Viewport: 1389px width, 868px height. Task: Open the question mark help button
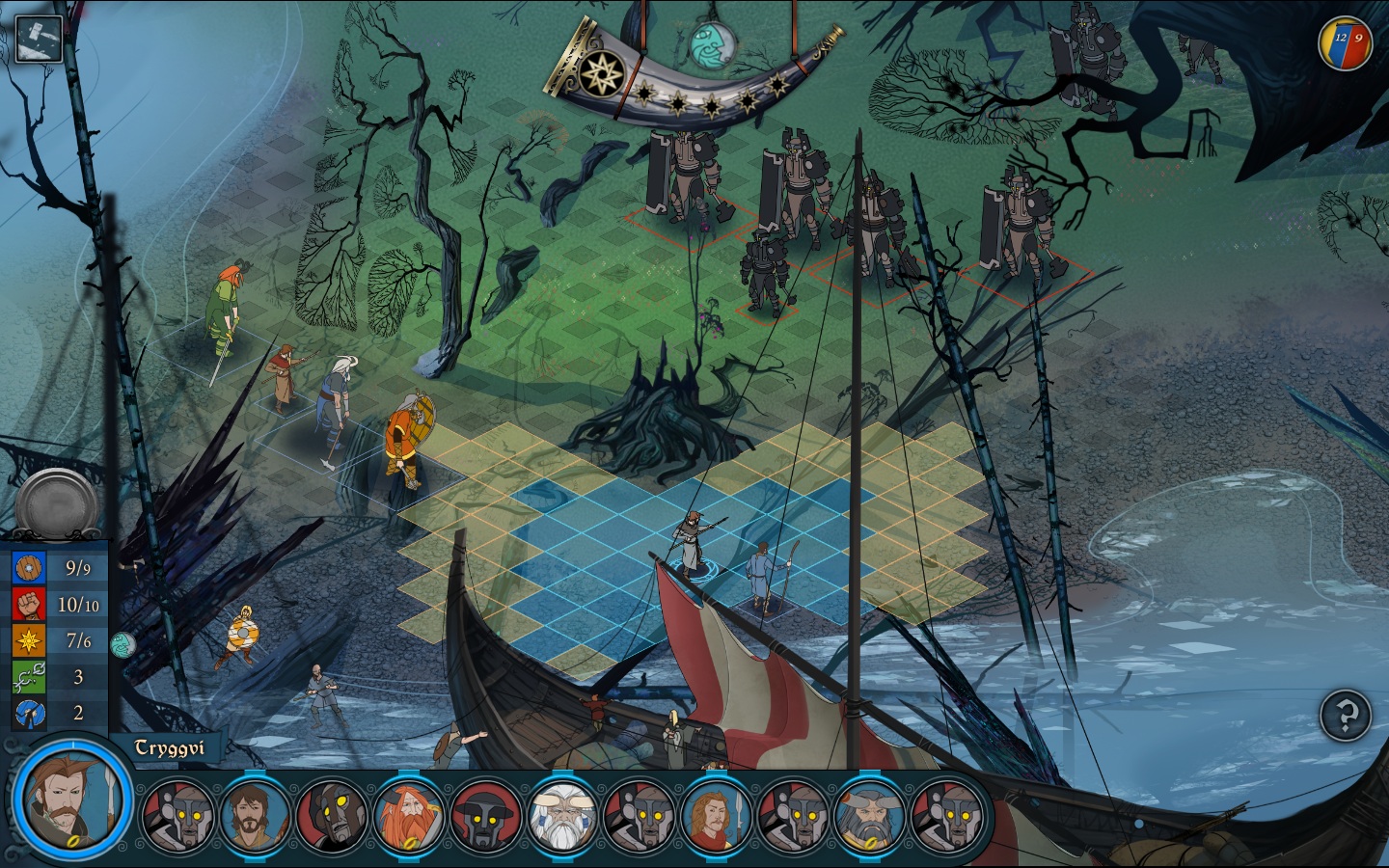tap(1346, 715)
